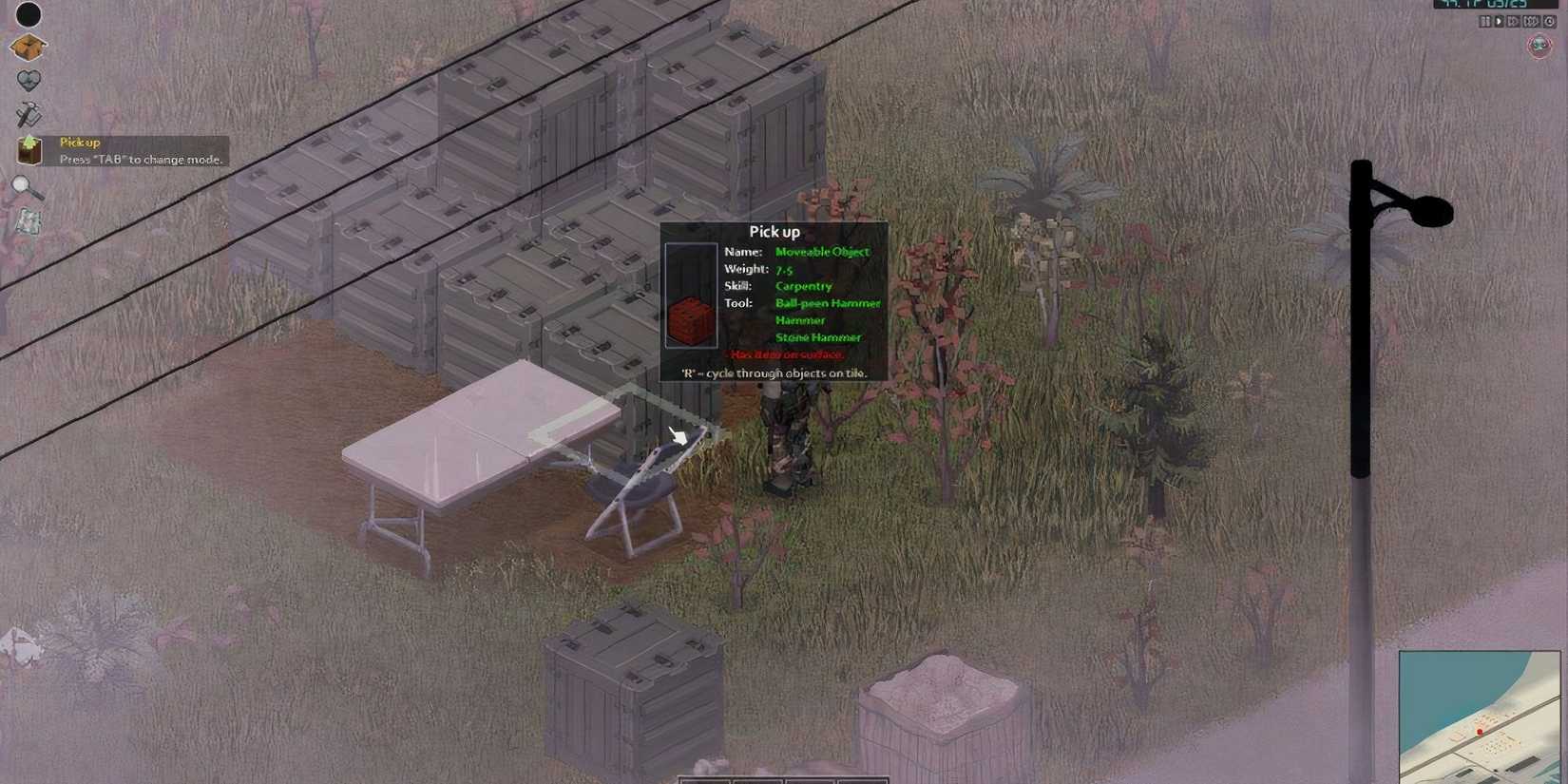Click the Moveable Object name text
The width and height of the screenshot is (1568, 784).
pyautogui.click(x=825, y=251)
